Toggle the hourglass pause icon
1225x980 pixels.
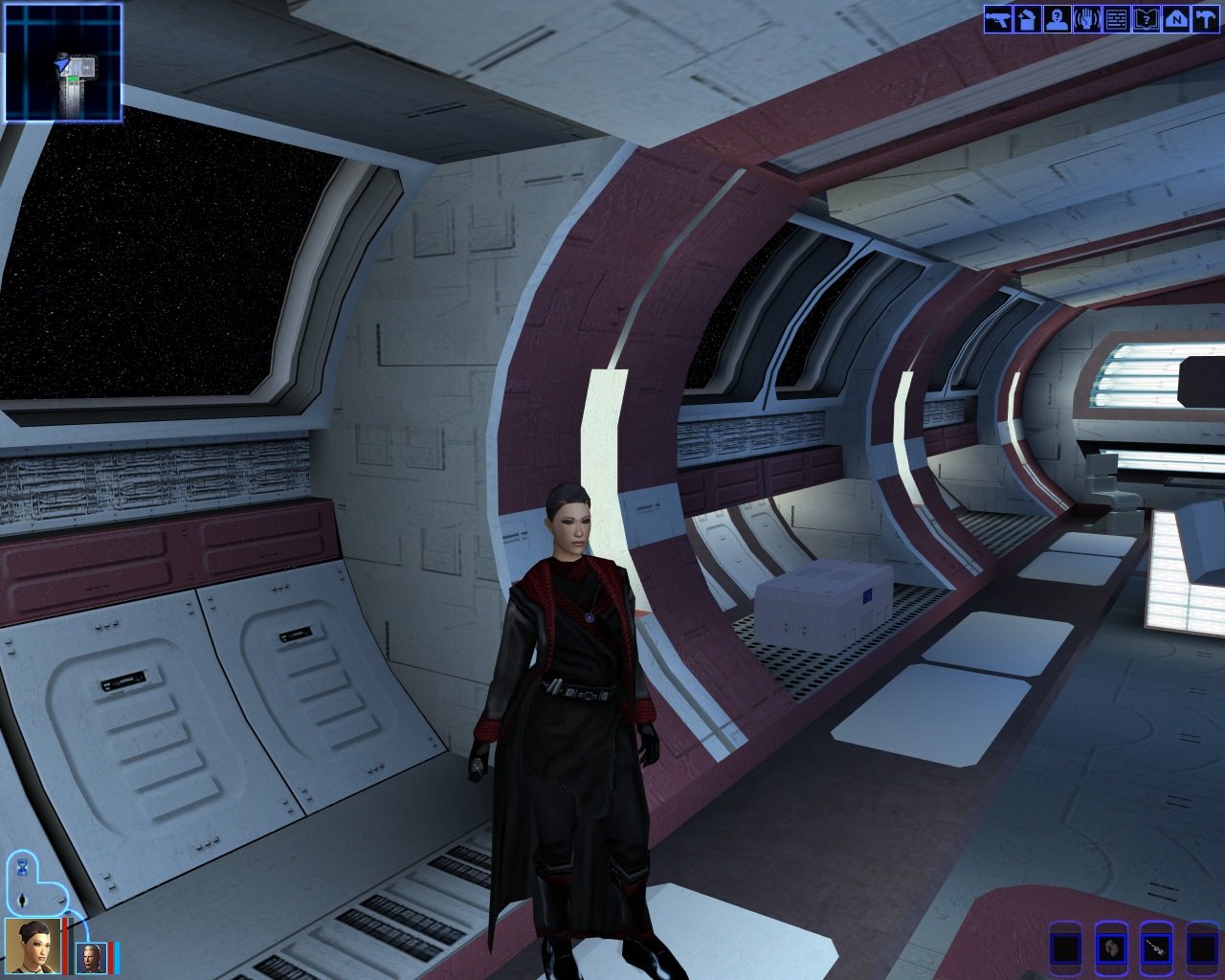pos(21,867)
